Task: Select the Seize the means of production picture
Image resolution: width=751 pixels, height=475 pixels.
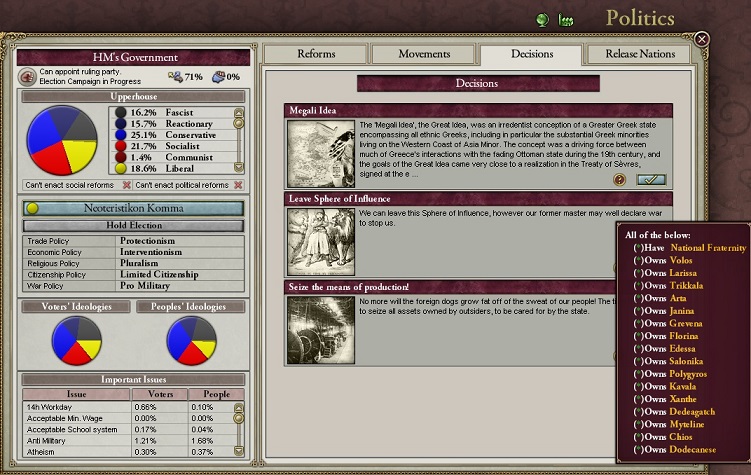Action: [x=320, y=330]
